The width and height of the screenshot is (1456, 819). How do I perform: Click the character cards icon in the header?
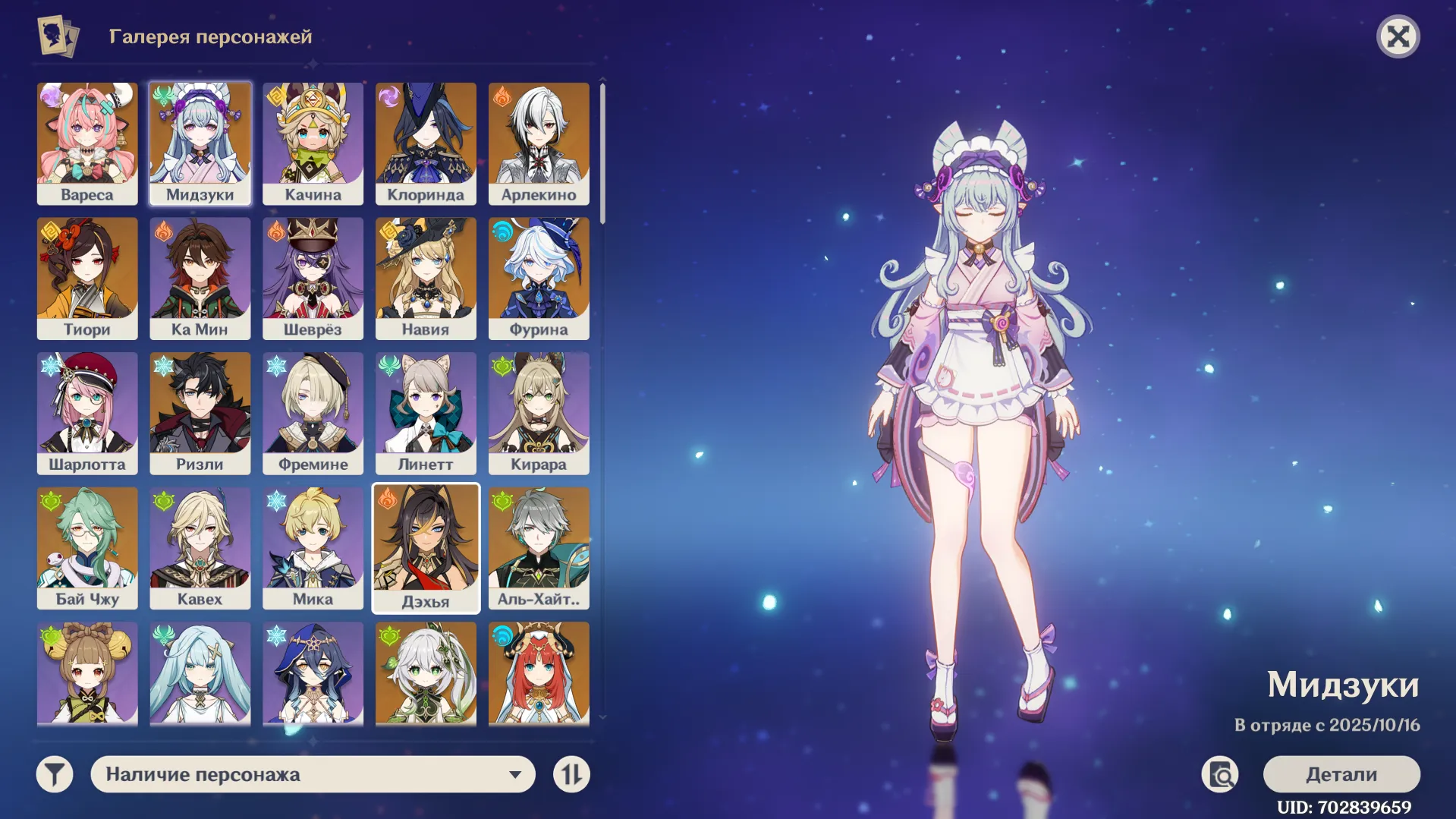[x=57, y=35]
